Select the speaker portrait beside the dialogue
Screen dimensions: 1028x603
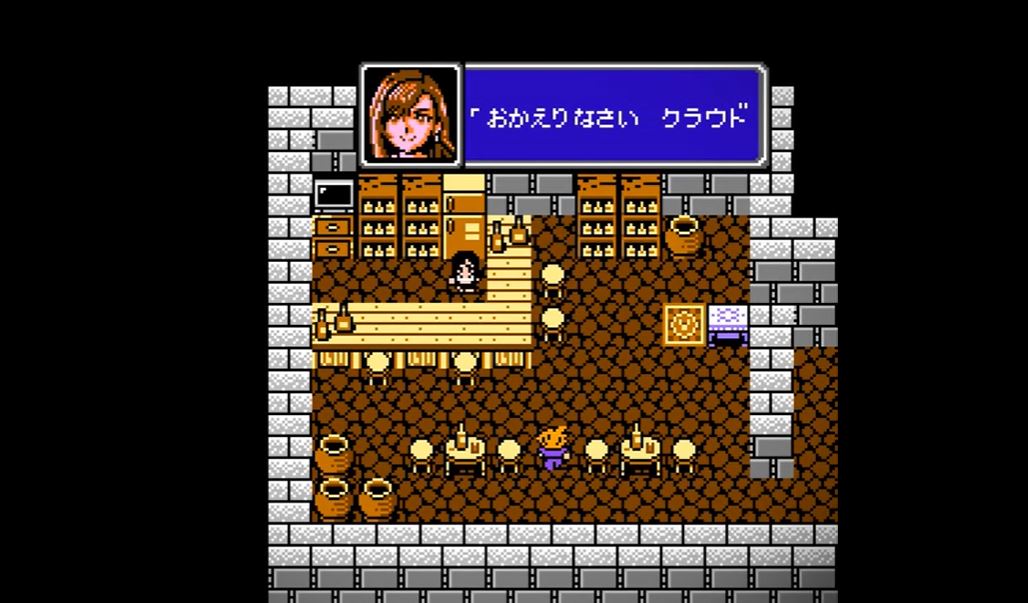[411, 116]
